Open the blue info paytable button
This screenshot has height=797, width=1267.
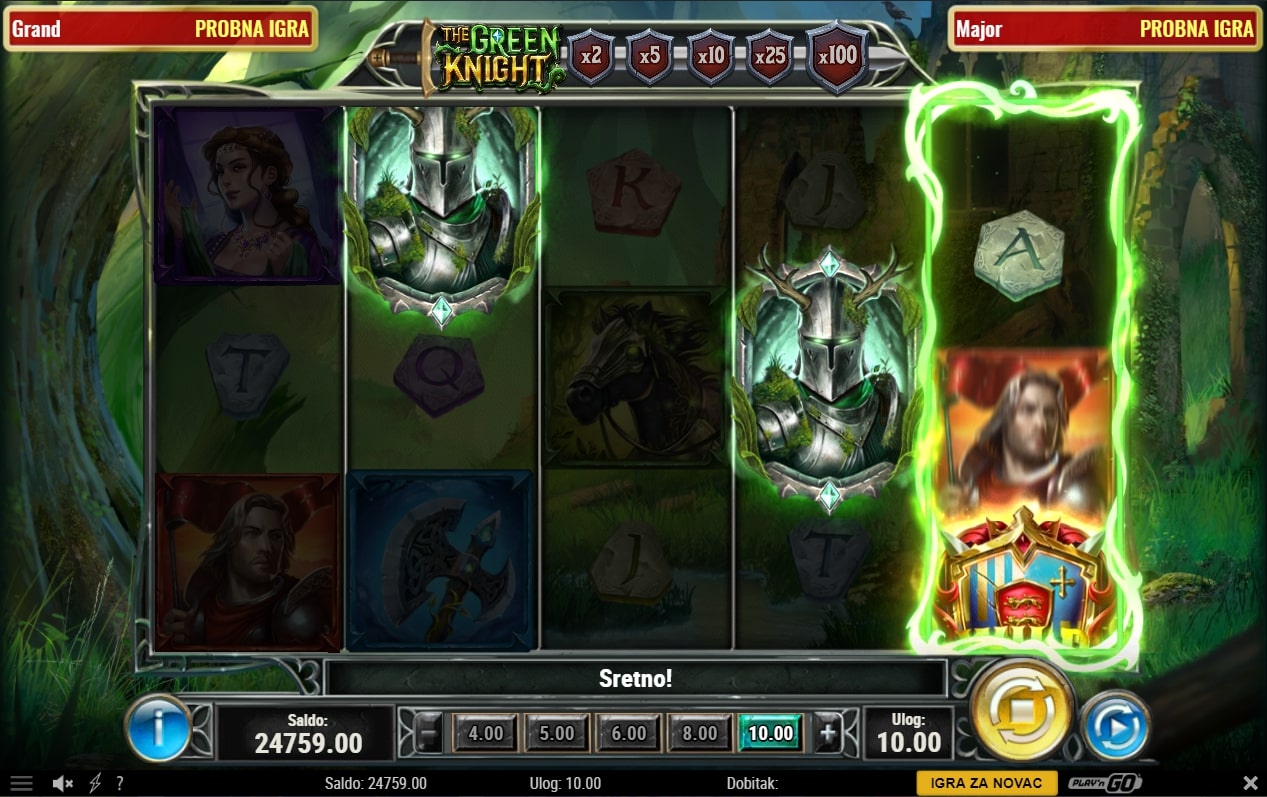point(159,727)
